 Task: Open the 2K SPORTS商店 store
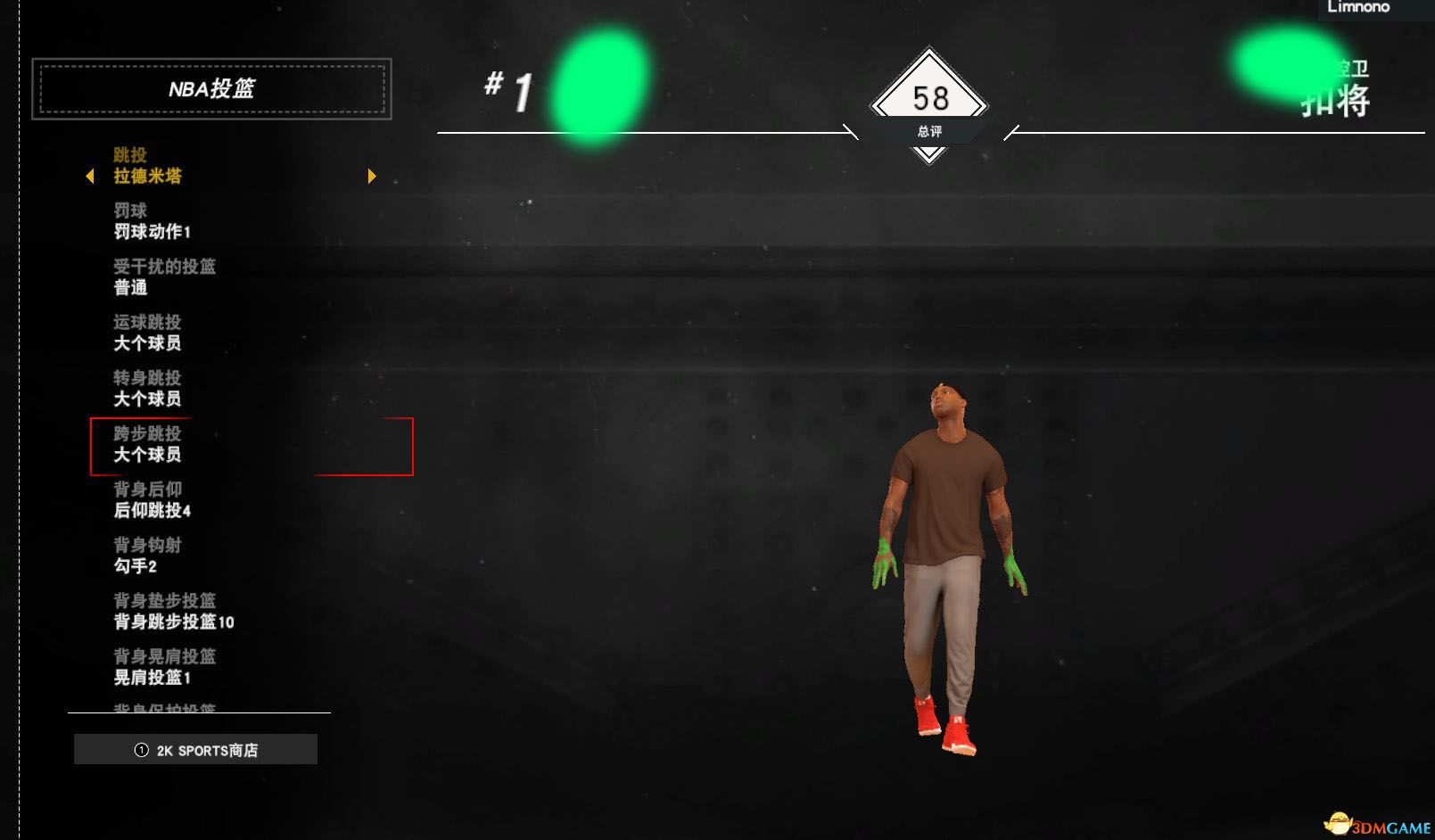coord(196,750)
